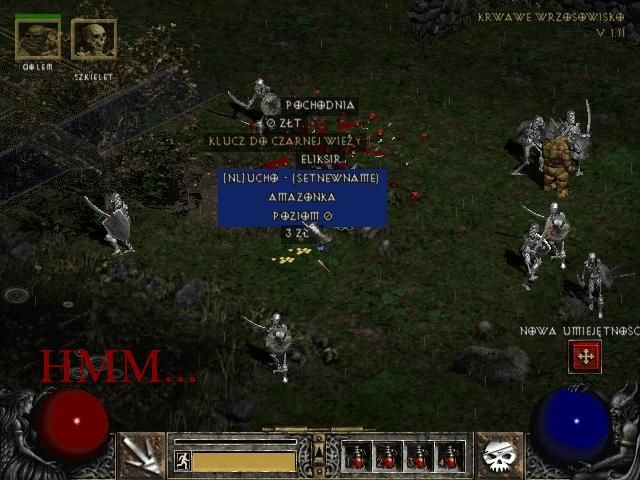Screen dimensions: 640x480
Task: Toggle the run/walk running man button
Action: 183,461
